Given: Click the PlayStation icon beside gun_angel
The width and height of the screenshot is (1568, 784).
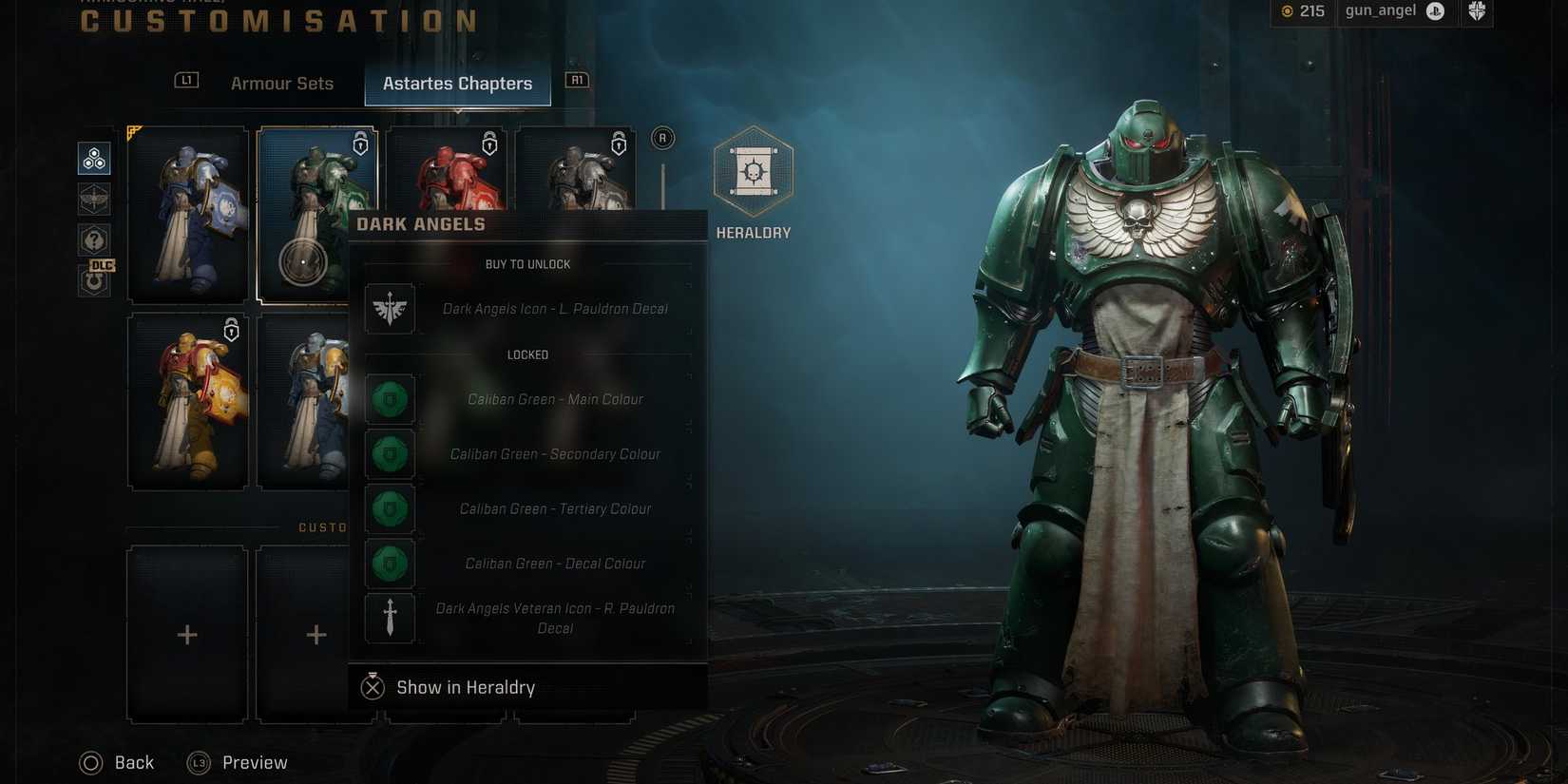Looking at the screenshot, I should click(1436, 11).
